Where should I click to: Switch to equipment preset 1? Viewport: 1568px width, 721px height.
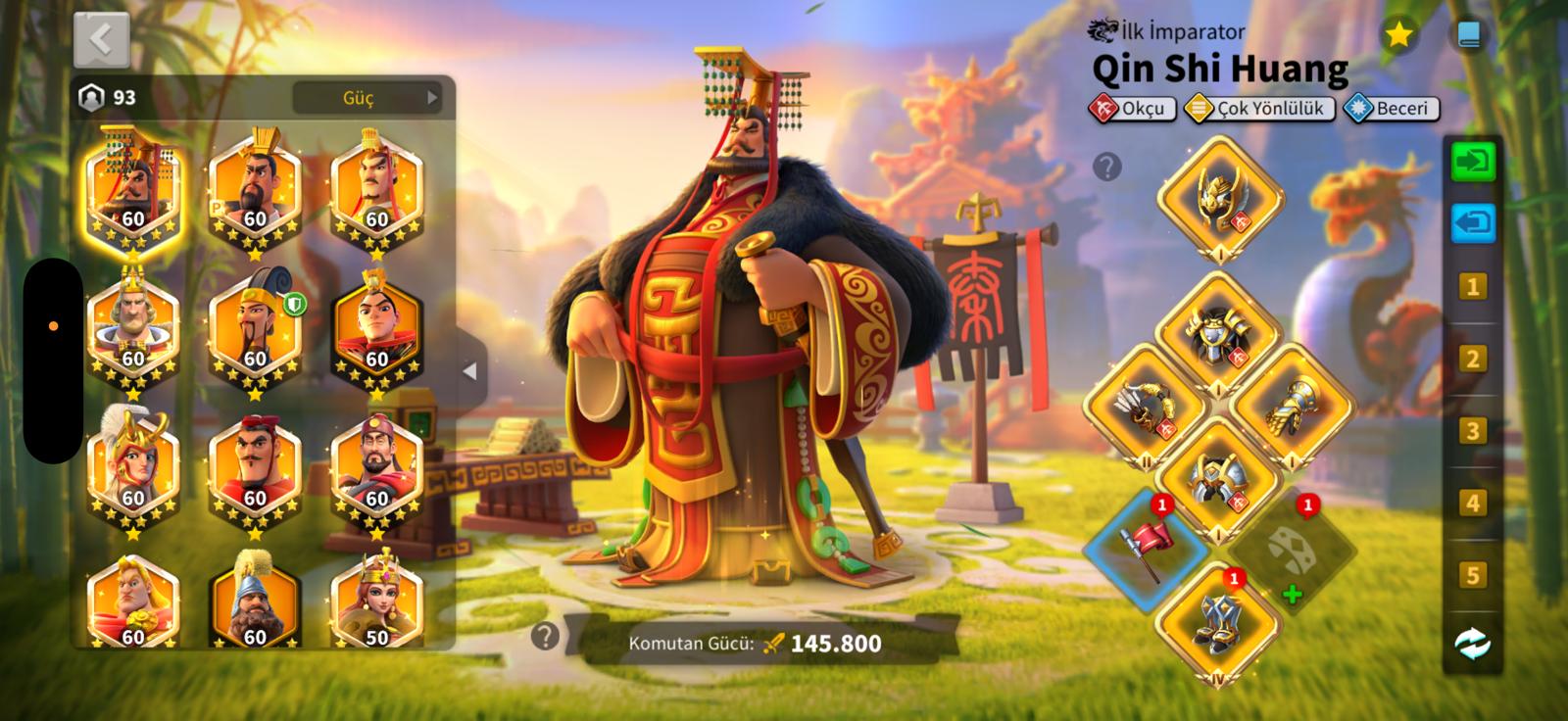1471,286
